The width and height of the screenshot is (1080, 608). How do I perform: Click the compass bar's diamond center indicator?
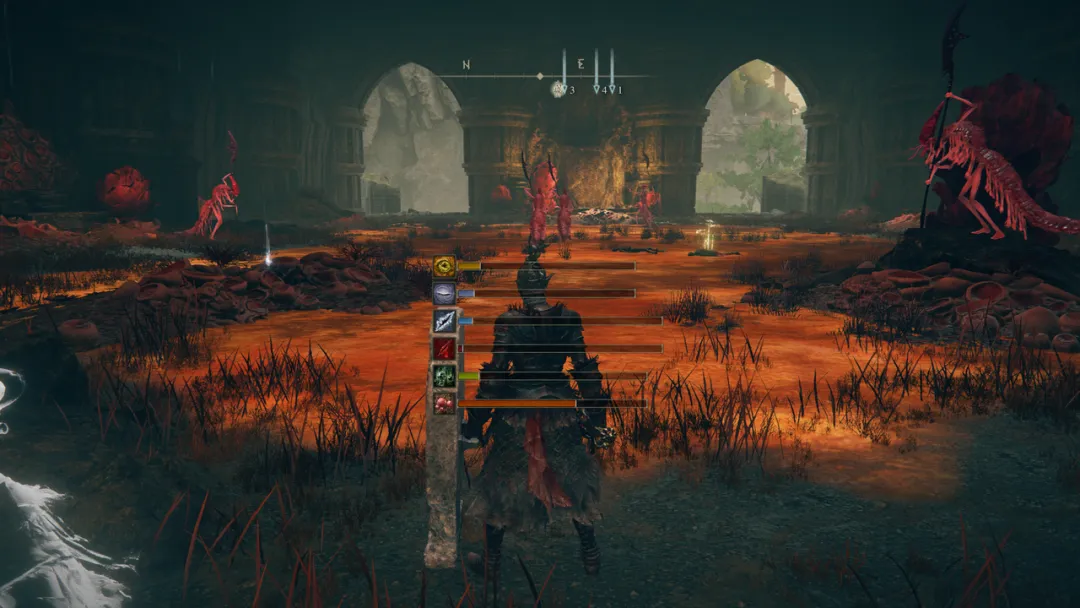click(x=540, y=76)
